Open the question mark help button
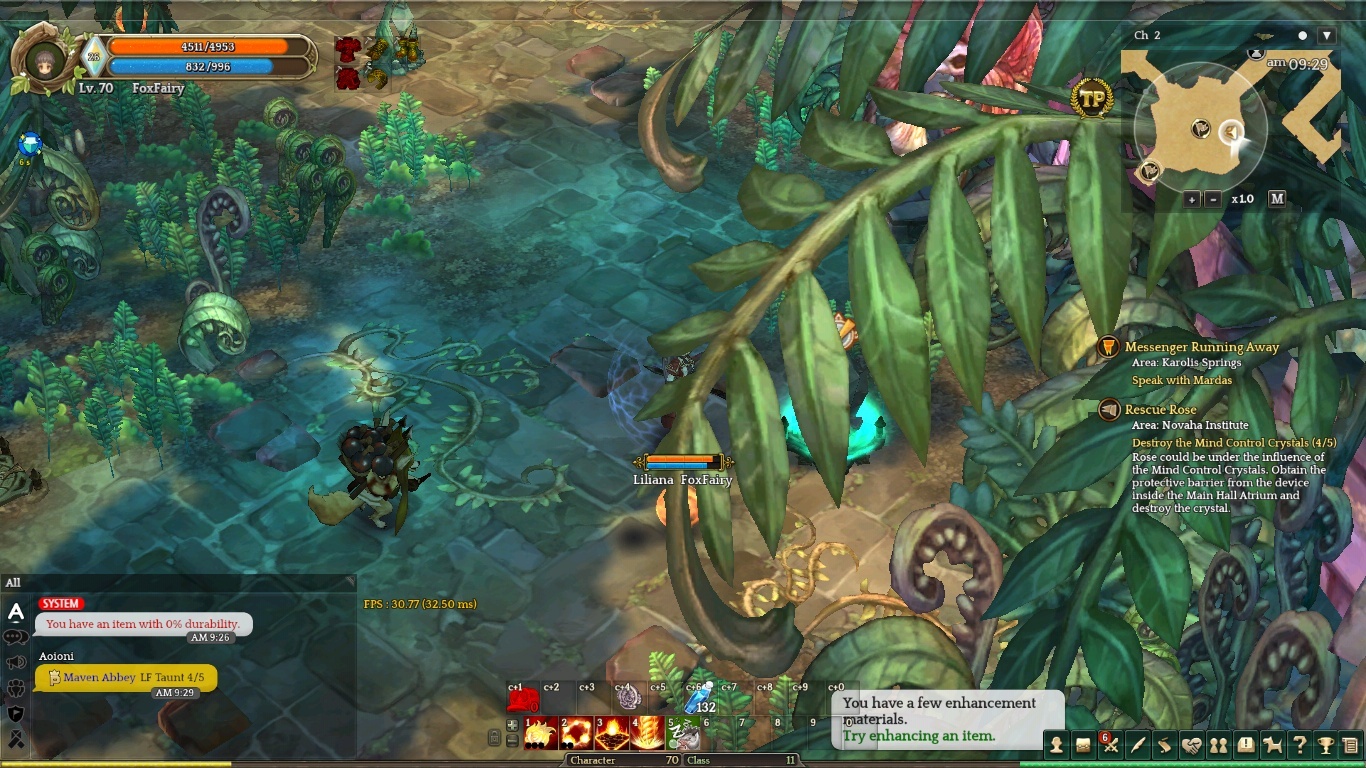 tap(1299, 745)
